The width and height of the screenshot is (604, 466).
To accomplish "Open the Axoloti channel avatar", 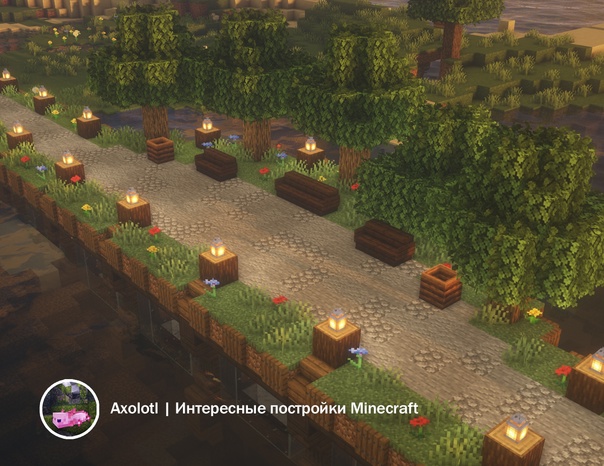I will point(68,409).
